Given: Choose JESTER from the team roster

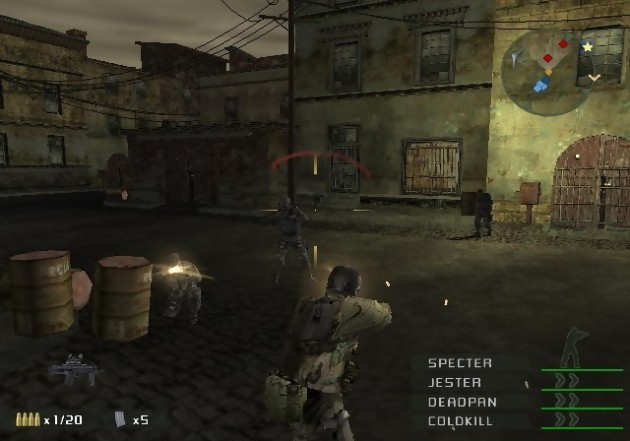Looking at the screenshot, I should 455,382.
